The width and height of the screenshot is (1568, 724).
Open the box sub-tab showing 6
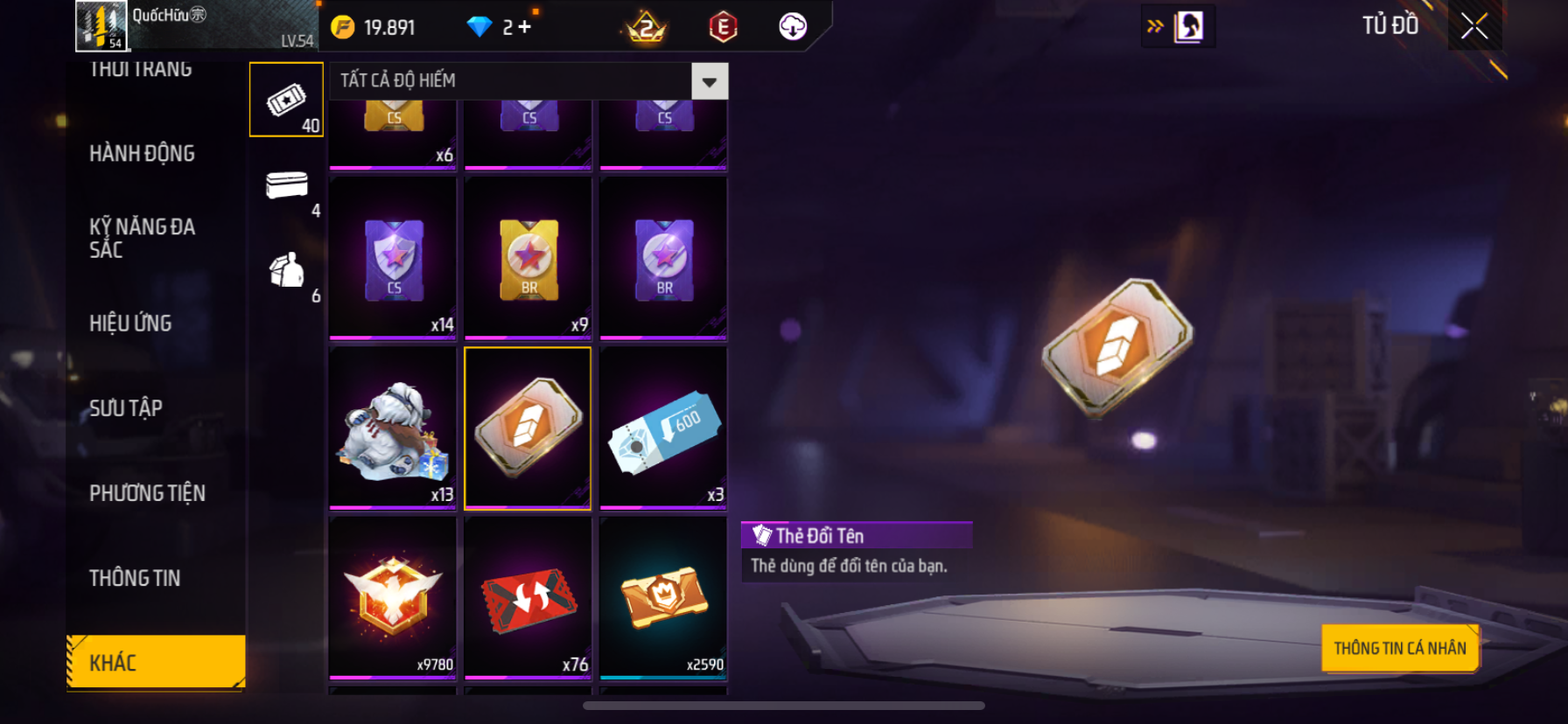(287, 271)
